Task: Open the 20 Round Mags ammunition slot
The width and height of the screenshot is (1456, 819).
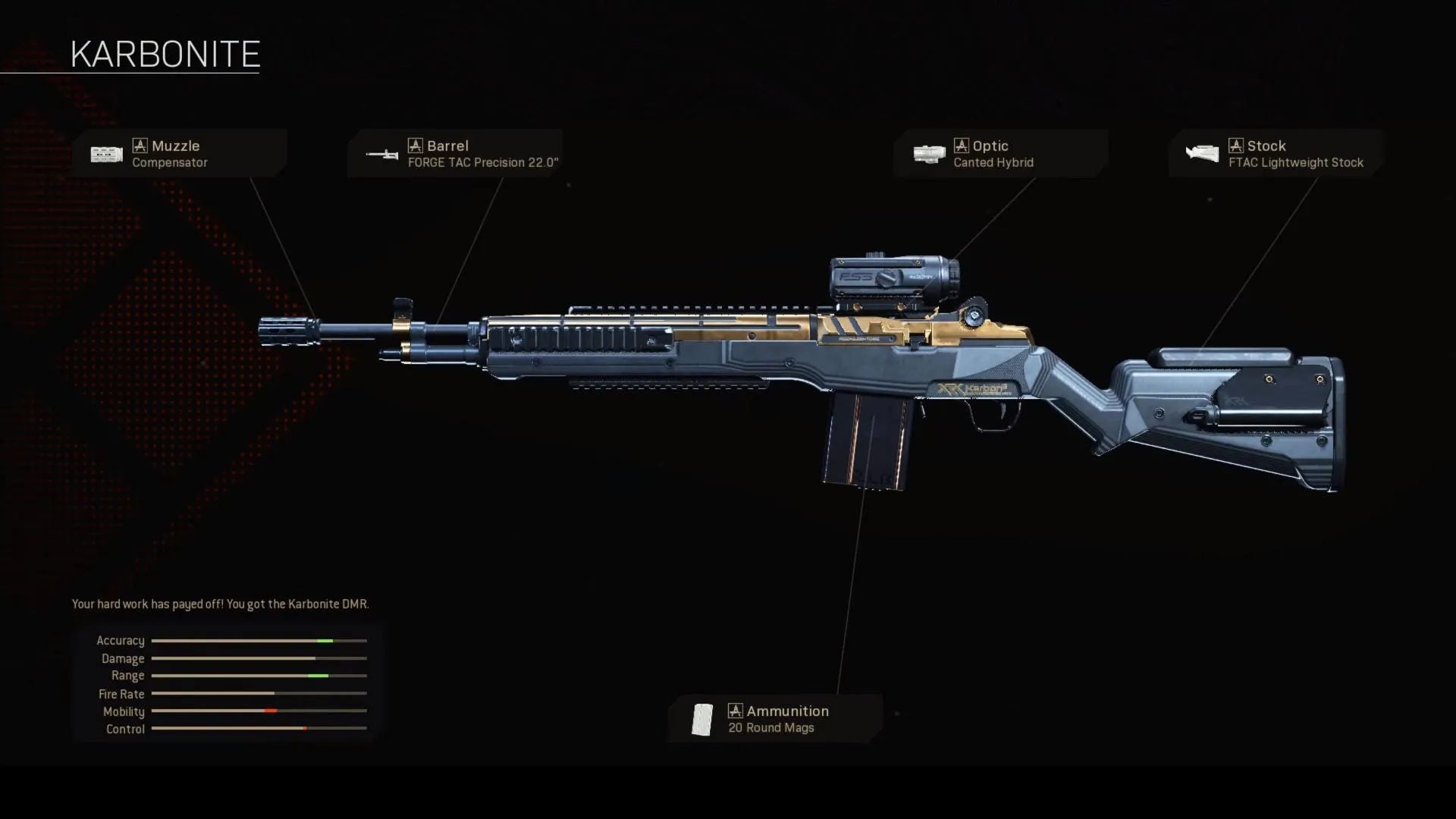Action: click(773, 719)
